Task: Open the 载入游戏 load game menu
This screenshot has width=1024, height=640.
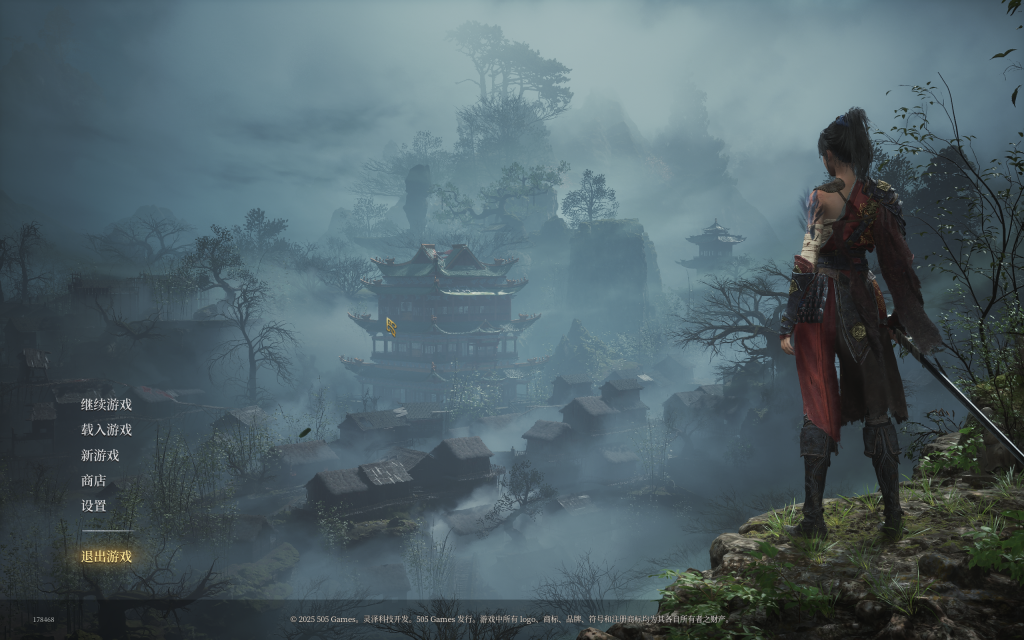Action: [x=106, y=430]
